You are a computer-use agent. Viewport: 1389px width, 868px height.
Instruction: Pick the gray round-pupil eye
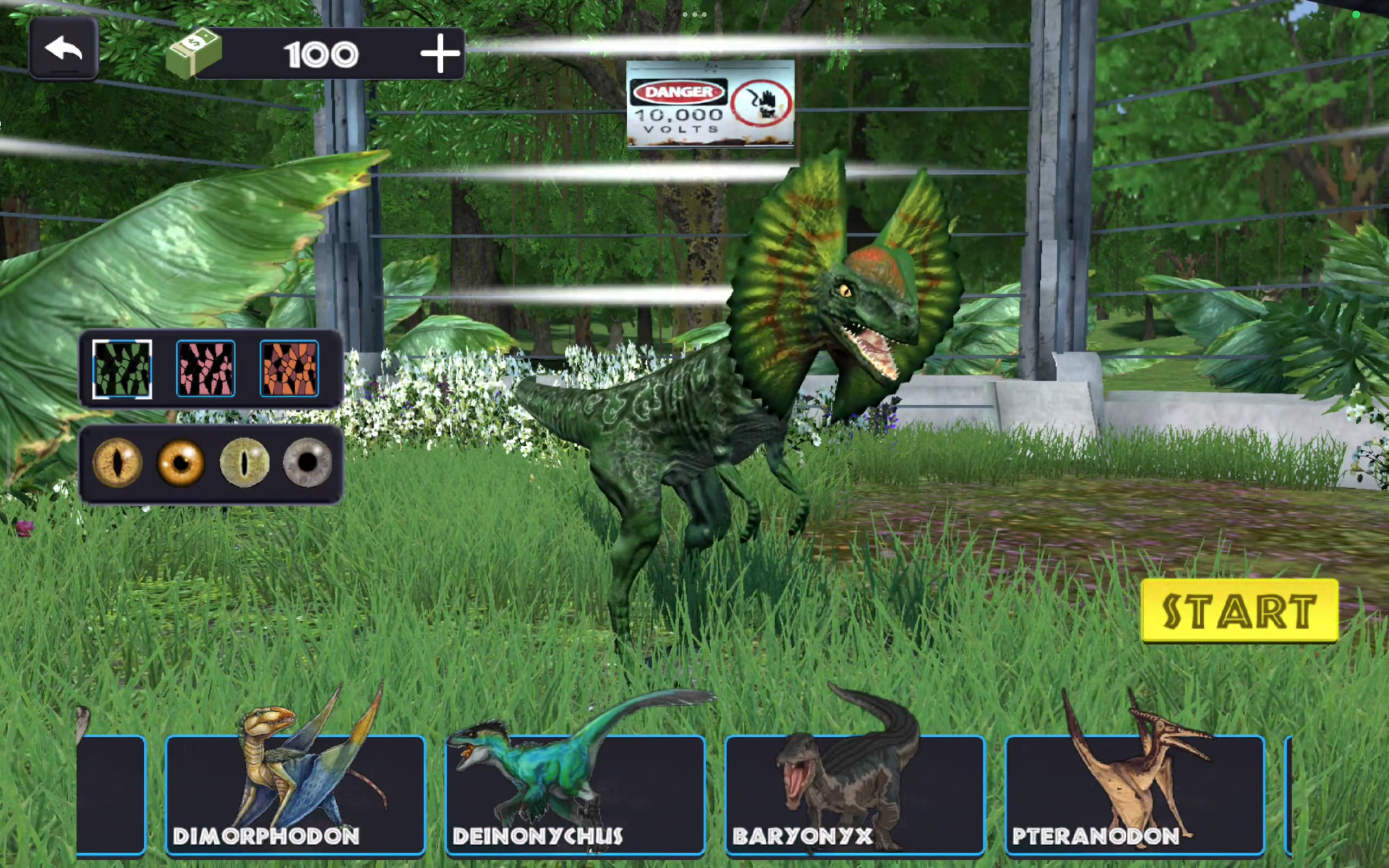308,462
